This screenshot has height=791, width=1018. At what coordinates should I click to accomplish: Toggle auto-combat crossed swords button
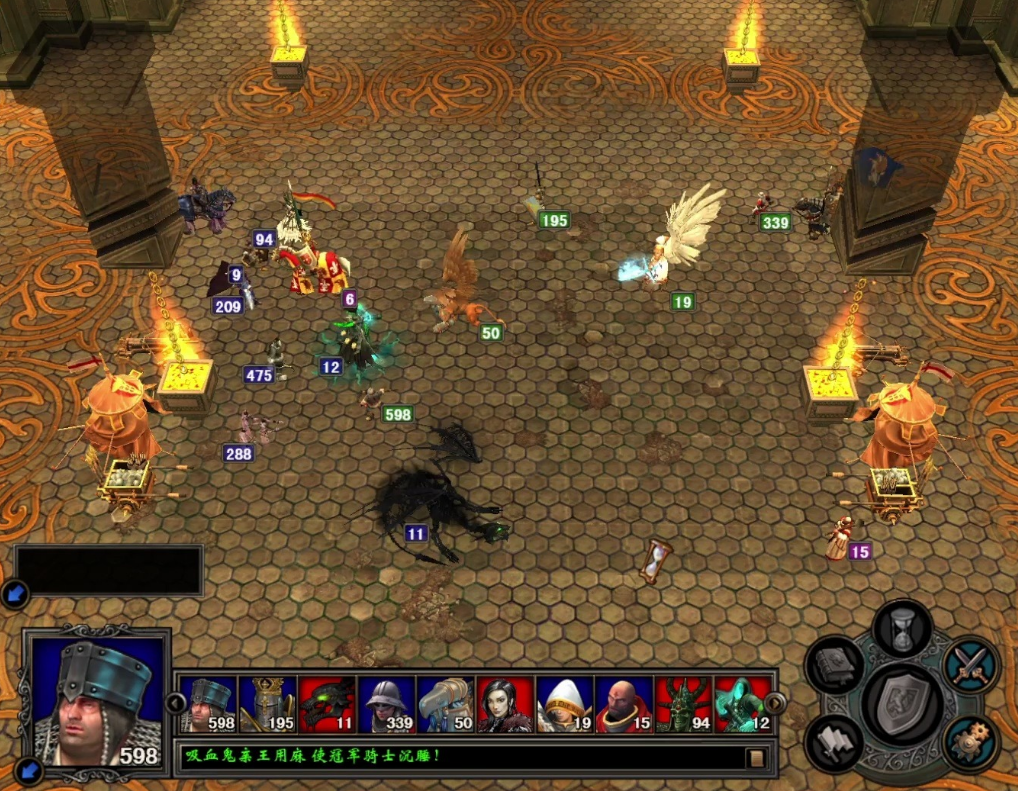click(x=970, y=665)
